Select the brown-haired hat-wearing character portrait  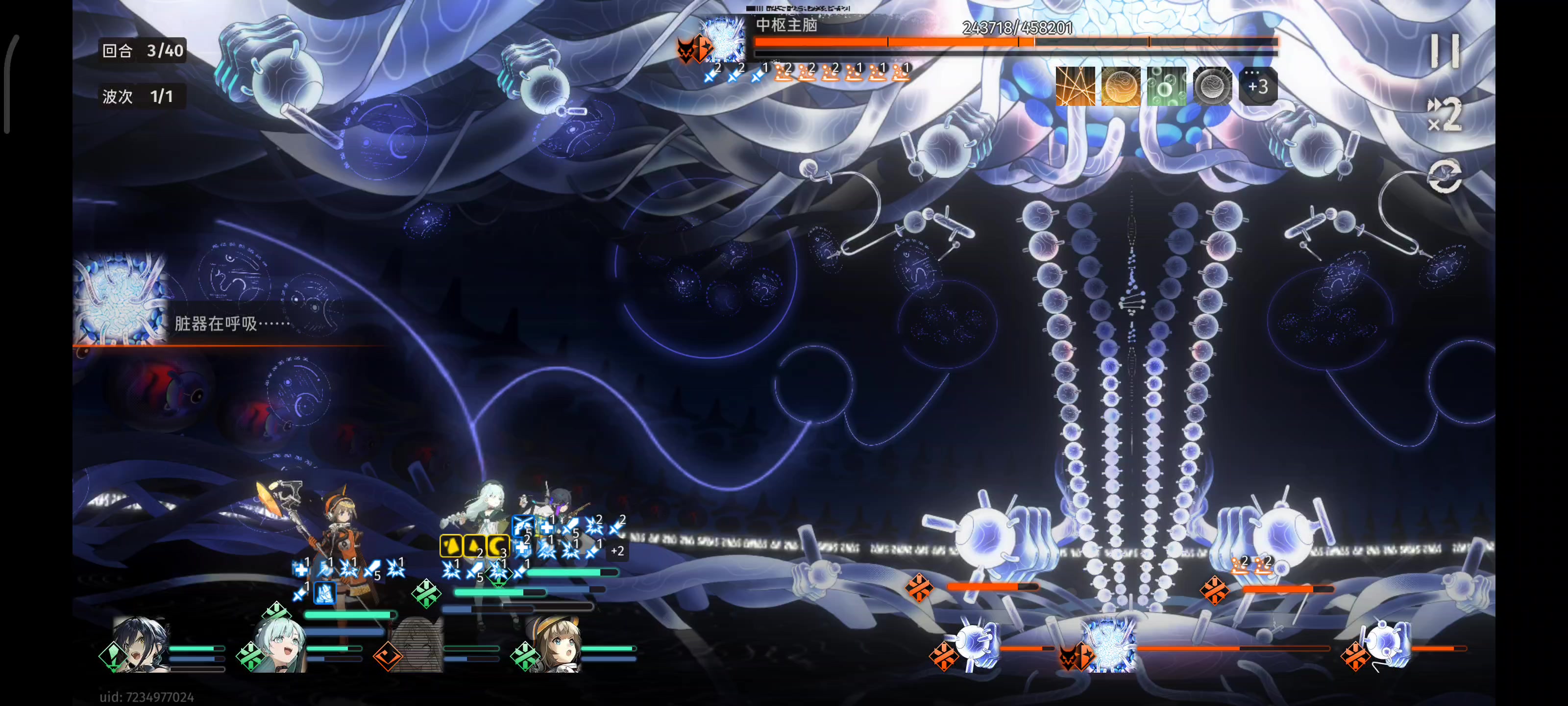(553, 647)
